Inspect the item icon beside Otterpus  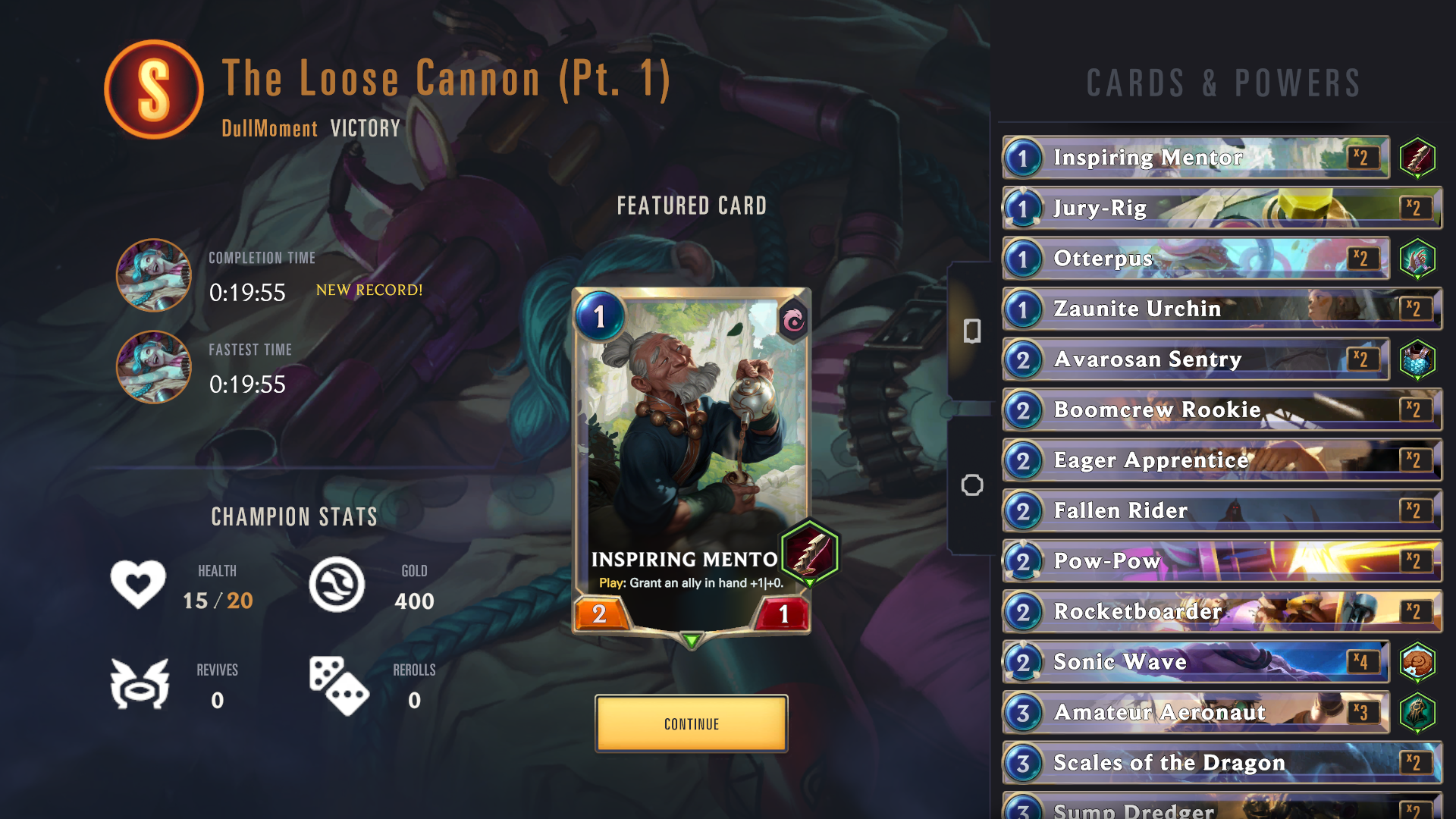click(1417, 259)
